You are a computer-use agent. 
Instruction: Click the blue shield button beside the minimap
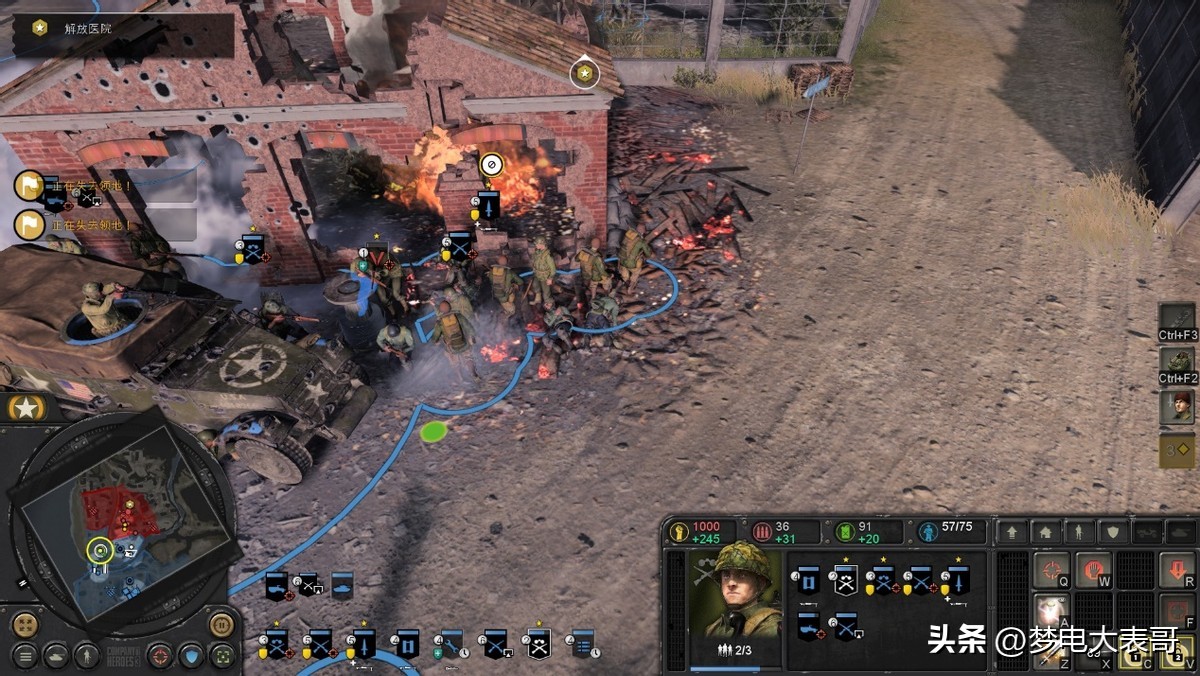coord(192,656)
